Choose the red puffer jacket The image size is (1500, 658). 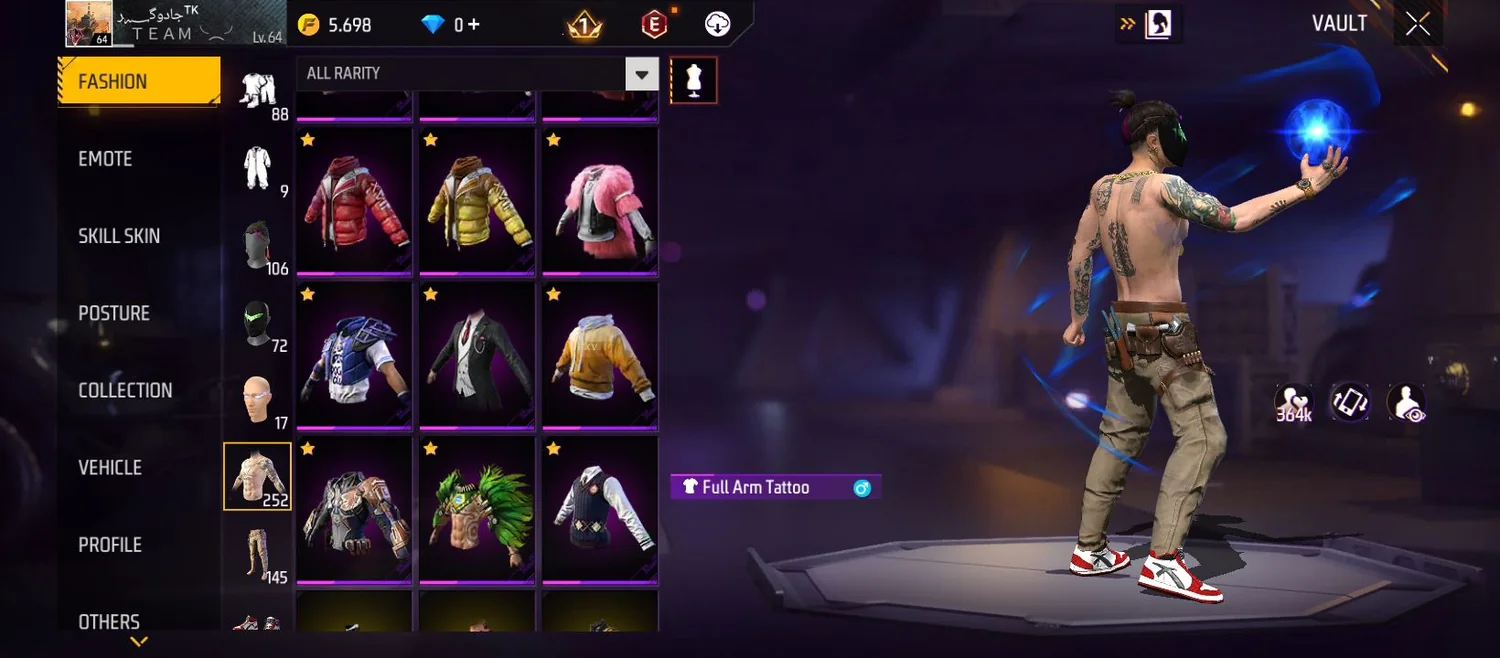(x=354, y=201)
